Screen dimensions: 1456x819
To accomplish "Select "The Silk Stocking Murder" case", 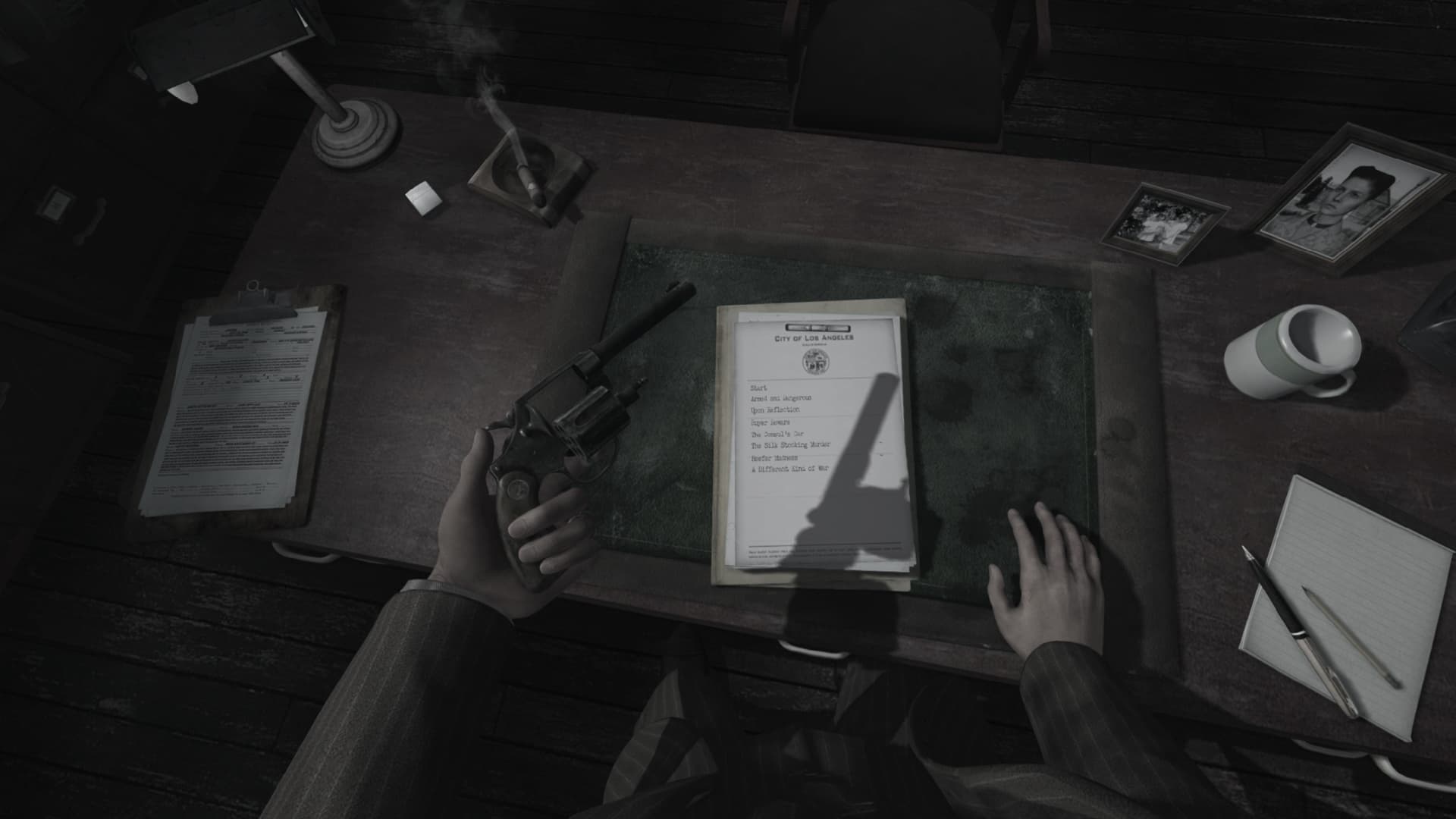I will coord(789,444).
